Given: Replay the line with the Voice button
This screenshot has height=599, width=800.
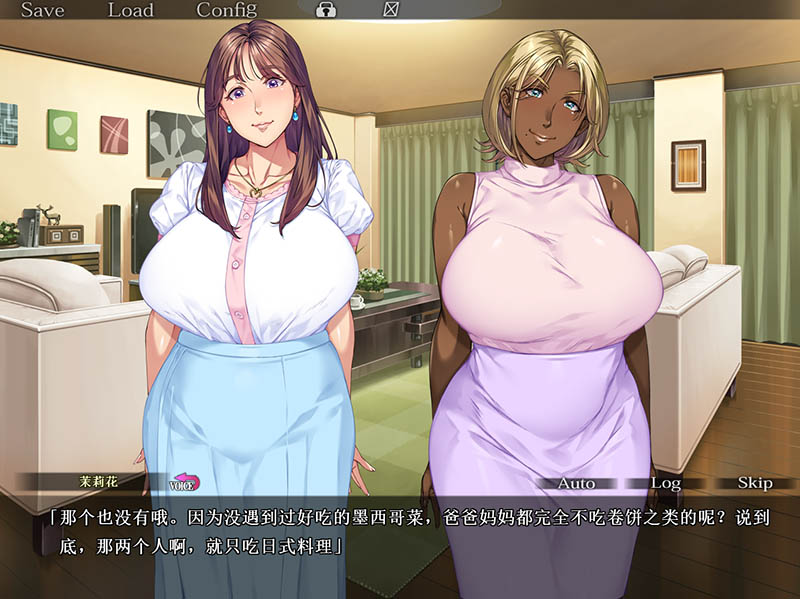Looking at the screenshot, I should coord(185,484).
